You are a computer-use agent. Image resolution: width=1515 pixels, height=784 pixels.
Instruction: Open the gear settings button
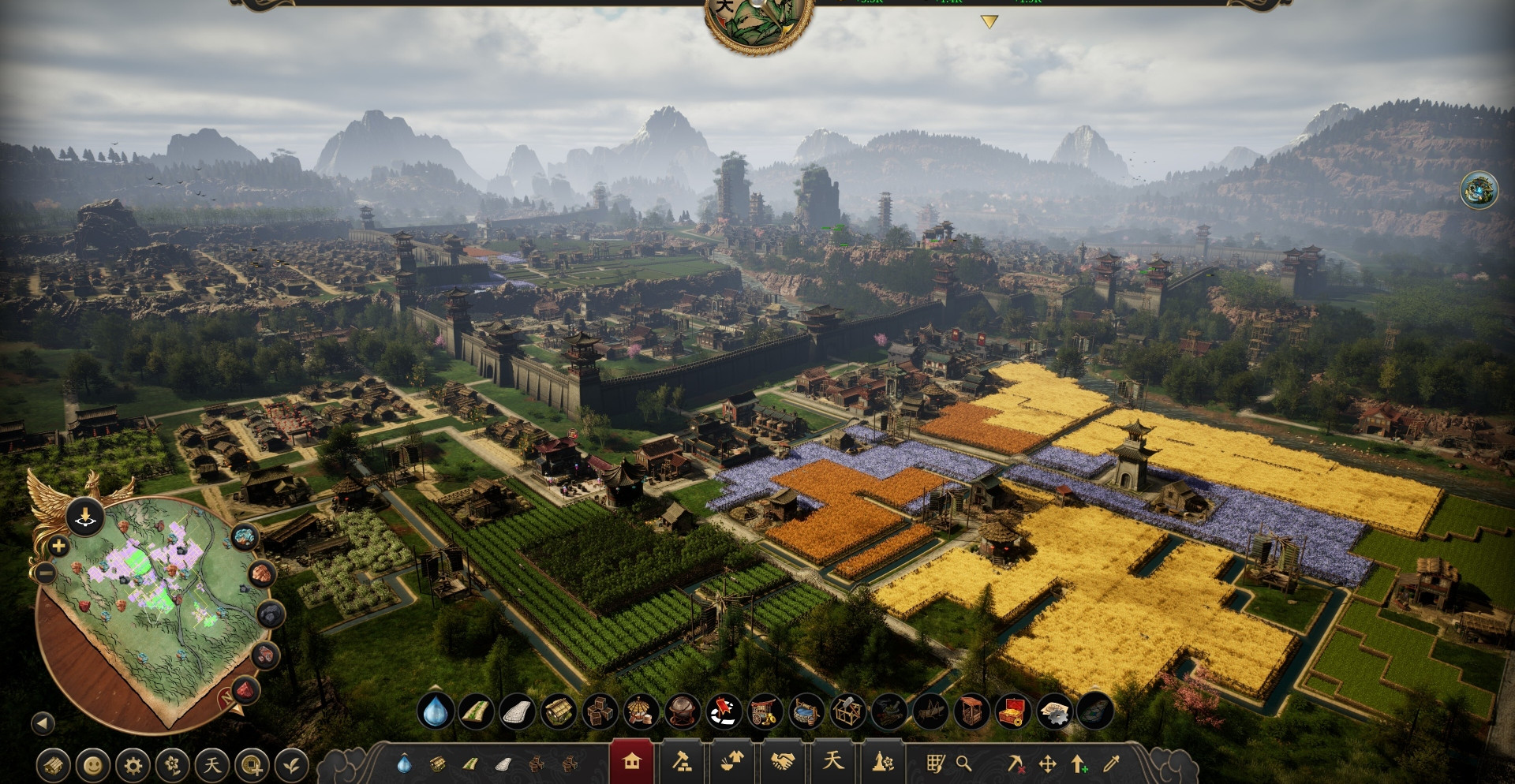133,765
